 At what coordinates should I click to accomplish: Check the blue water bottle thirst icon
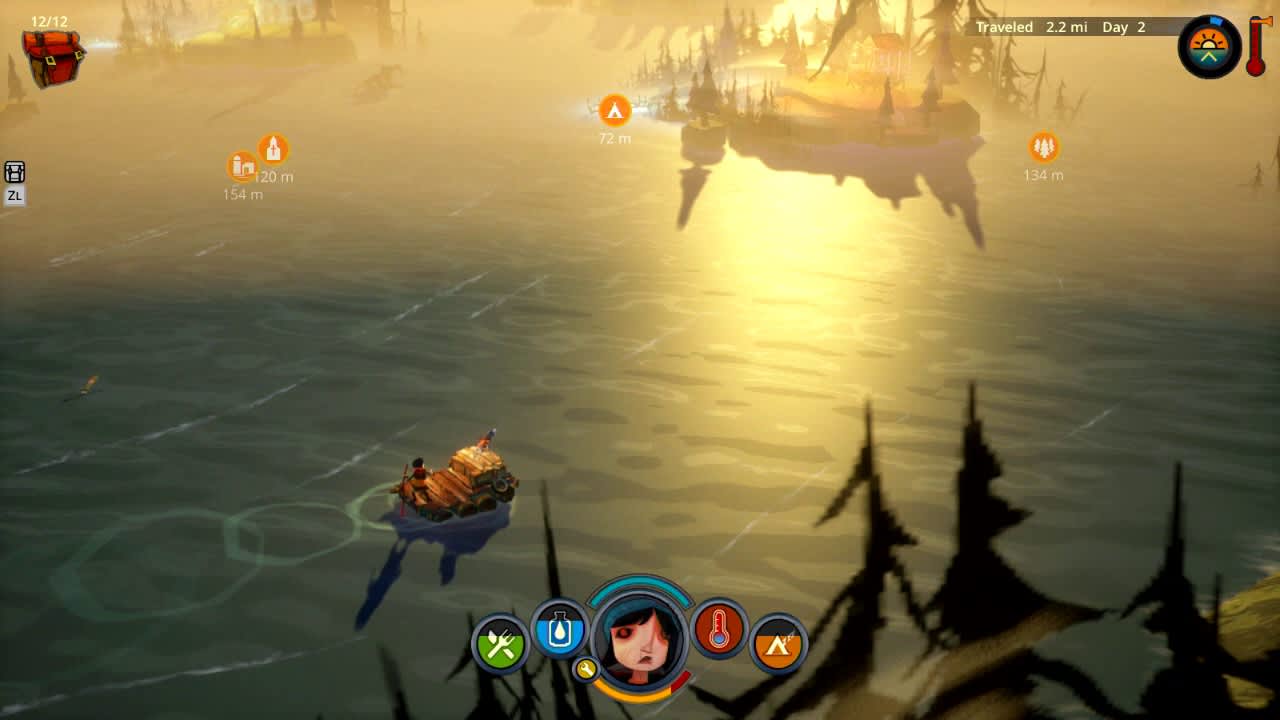tap(560, 630)
